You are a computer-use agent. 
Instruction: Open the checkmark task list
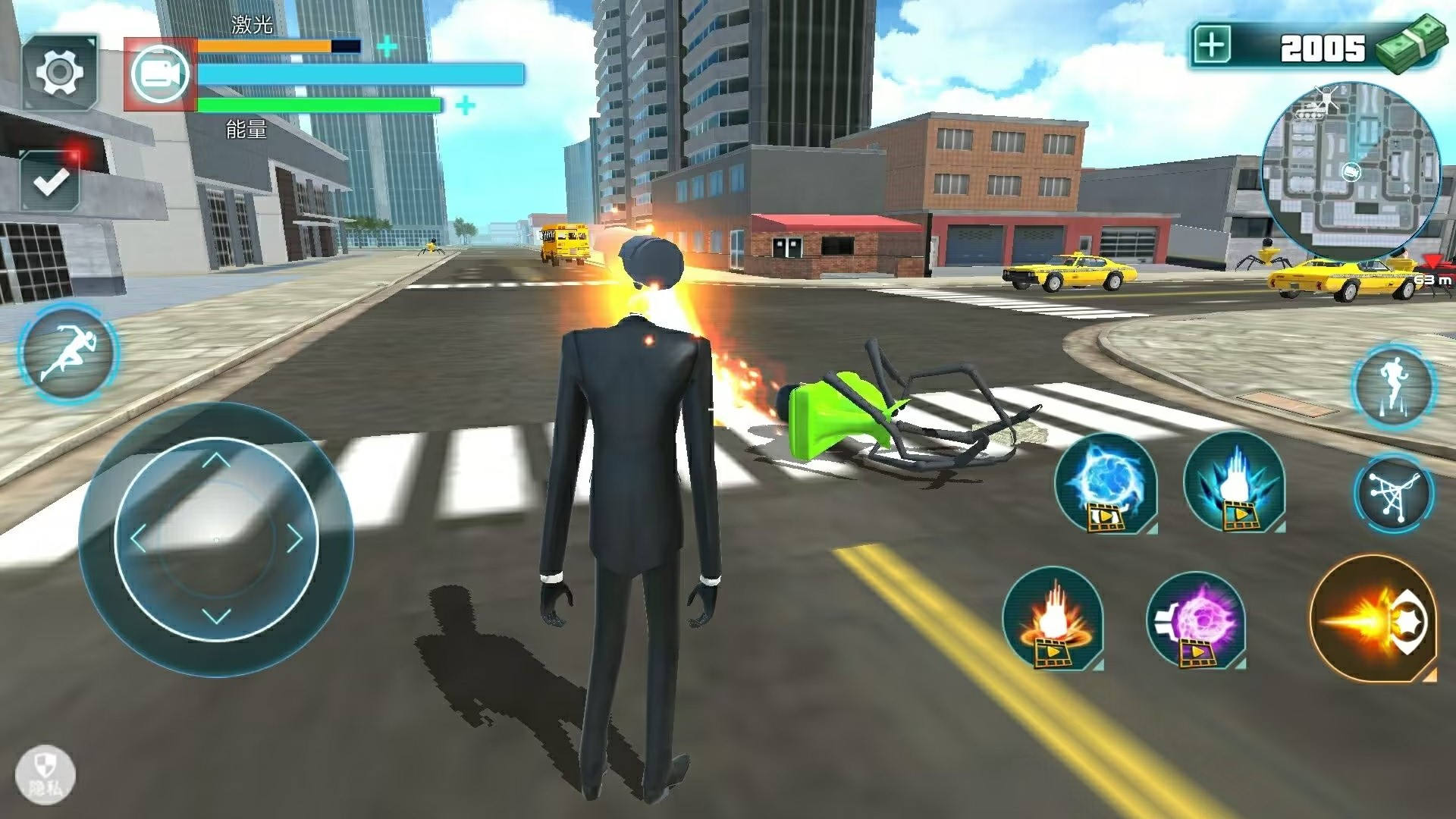click(x=50, y=180)
